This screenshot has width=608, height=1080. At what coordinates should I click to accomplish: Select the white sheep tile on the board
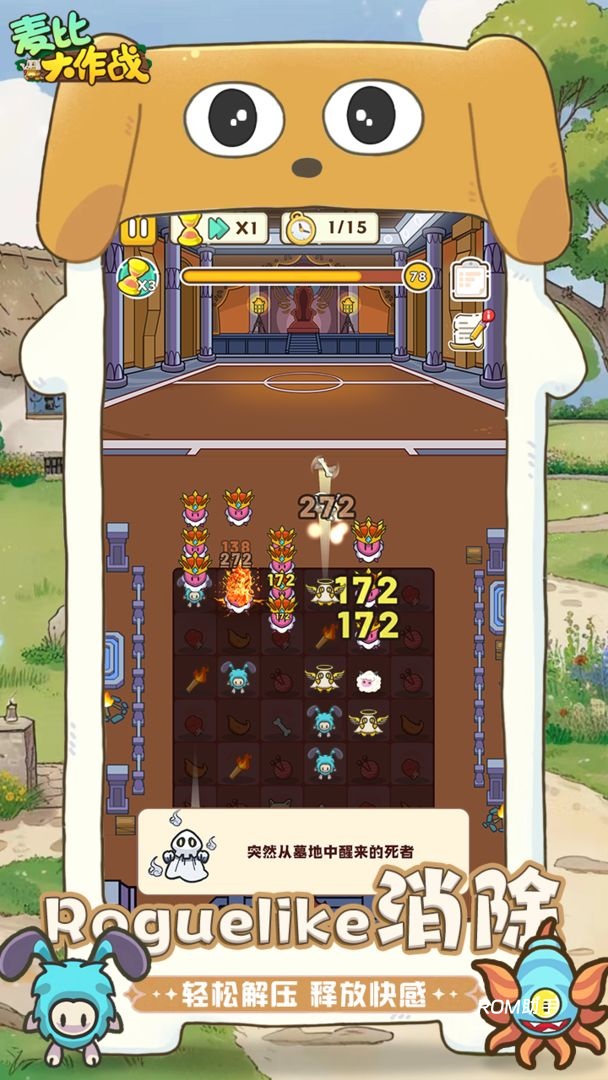[370, 680]
